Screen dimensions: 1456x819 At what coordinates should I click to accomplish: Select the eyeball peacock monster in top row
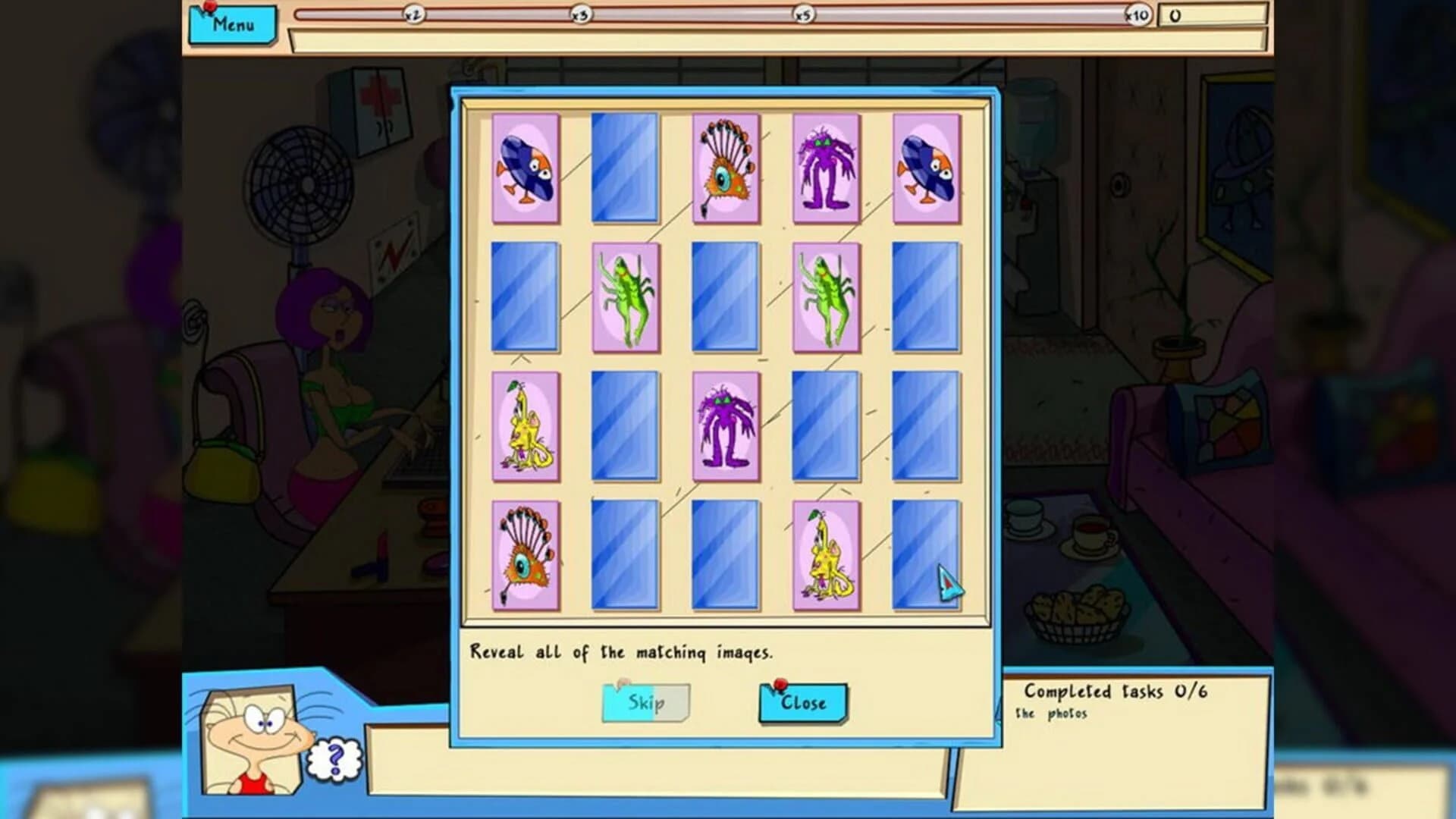point(725,168)
